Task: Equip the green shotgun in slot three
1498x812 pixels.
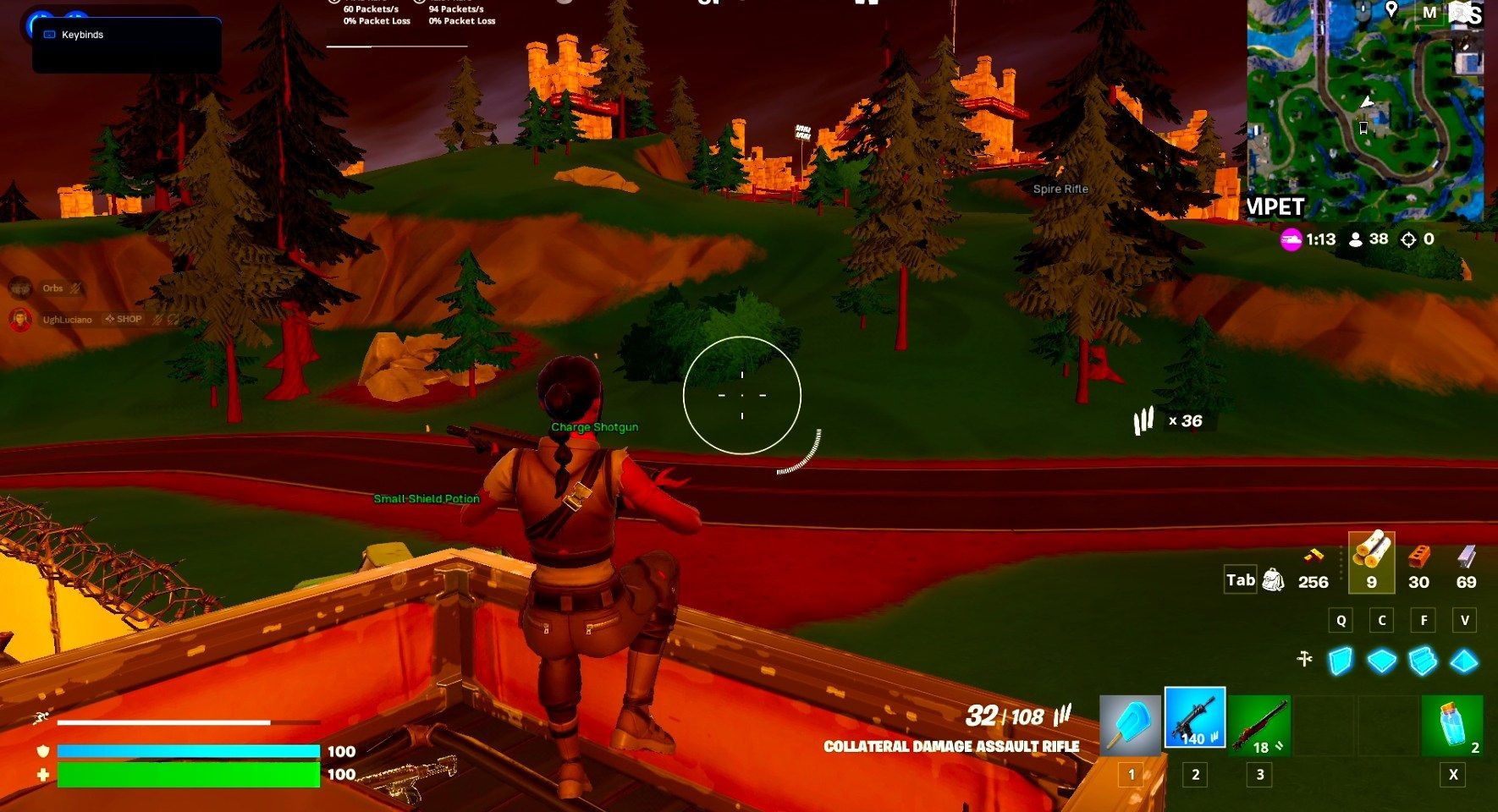Action: (1259, 725)
